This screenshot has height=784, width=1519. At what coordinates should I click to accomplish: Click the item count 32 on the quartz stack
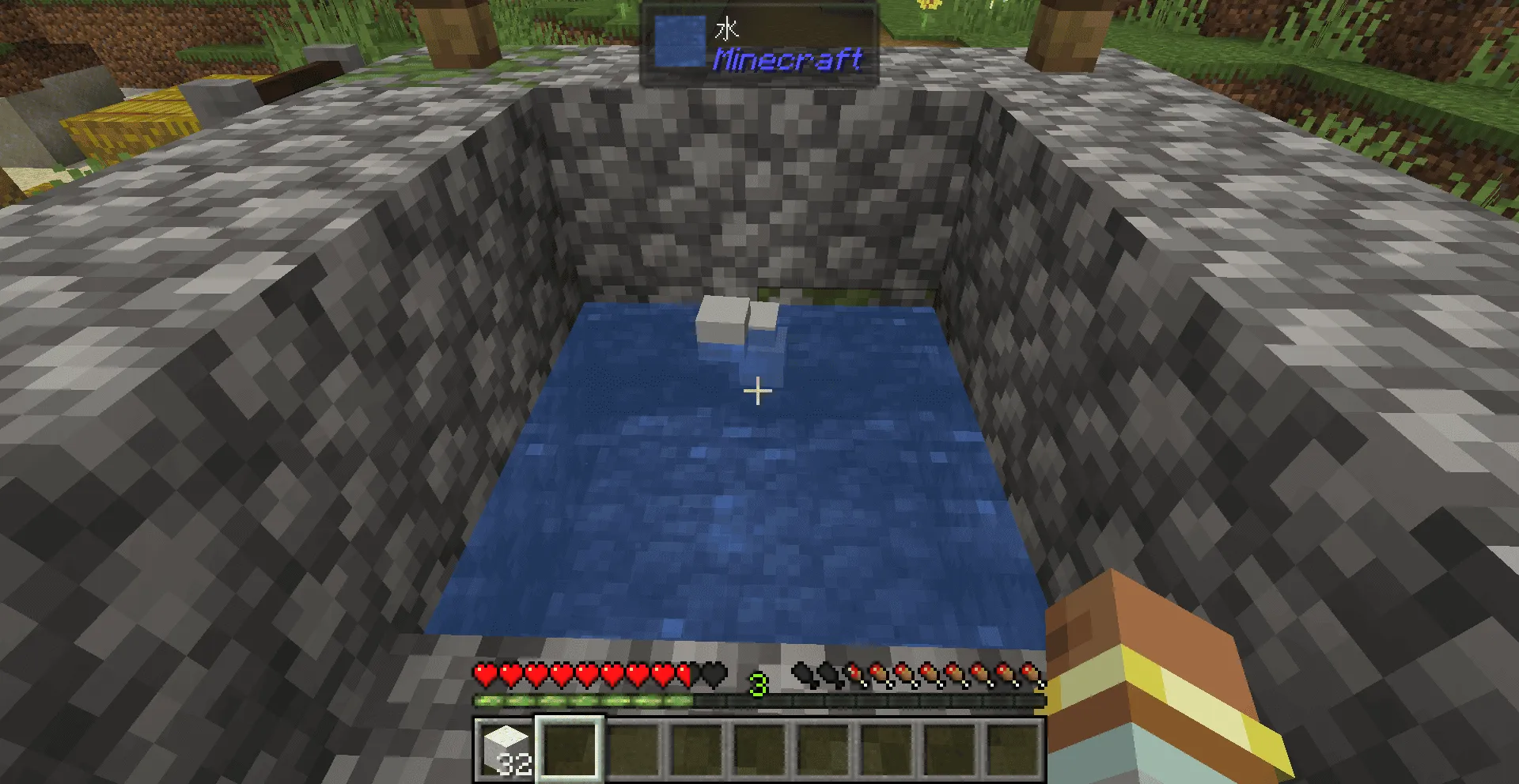[516, 765]
